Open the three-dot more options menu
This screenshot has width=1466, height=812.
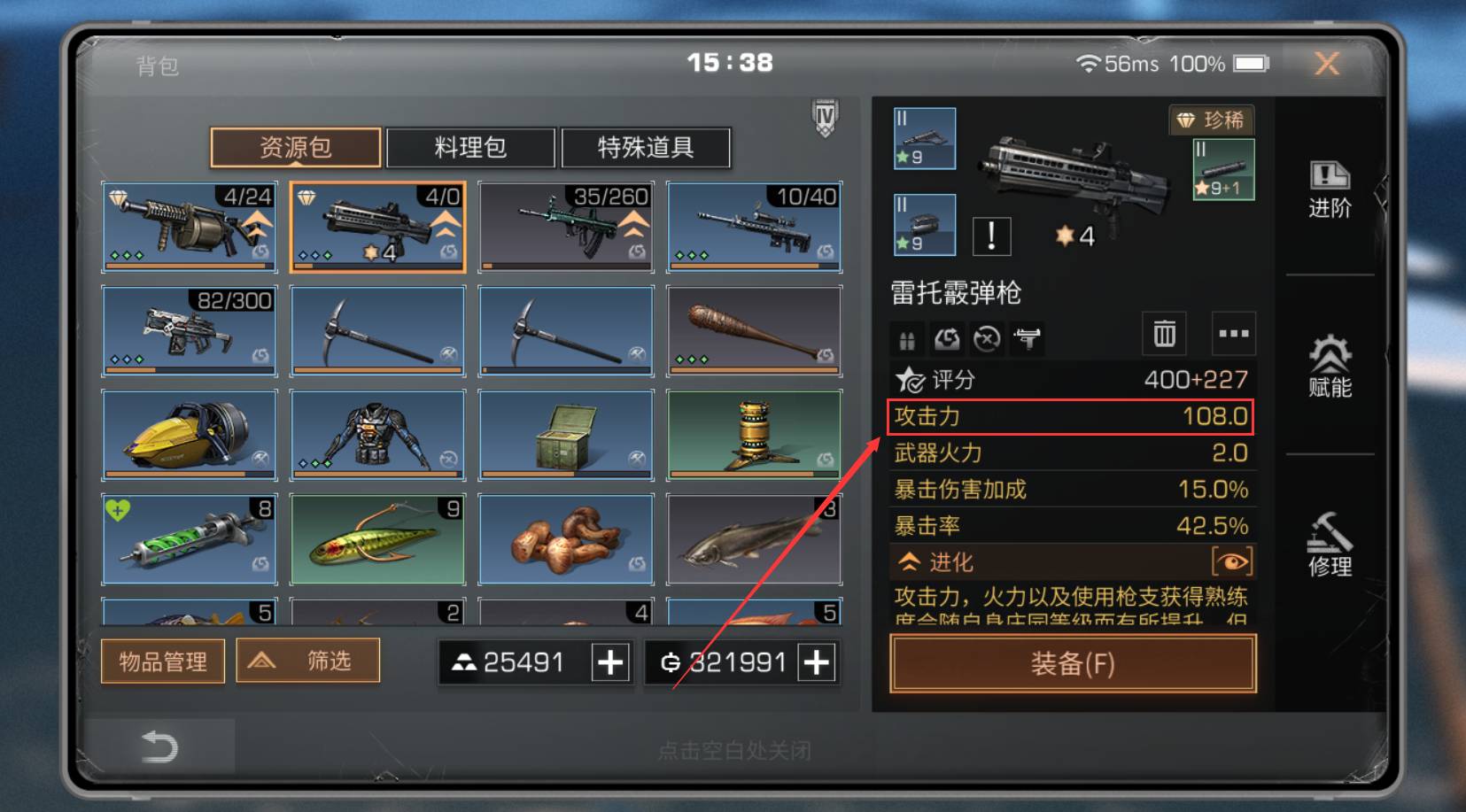pos(1233,334)
